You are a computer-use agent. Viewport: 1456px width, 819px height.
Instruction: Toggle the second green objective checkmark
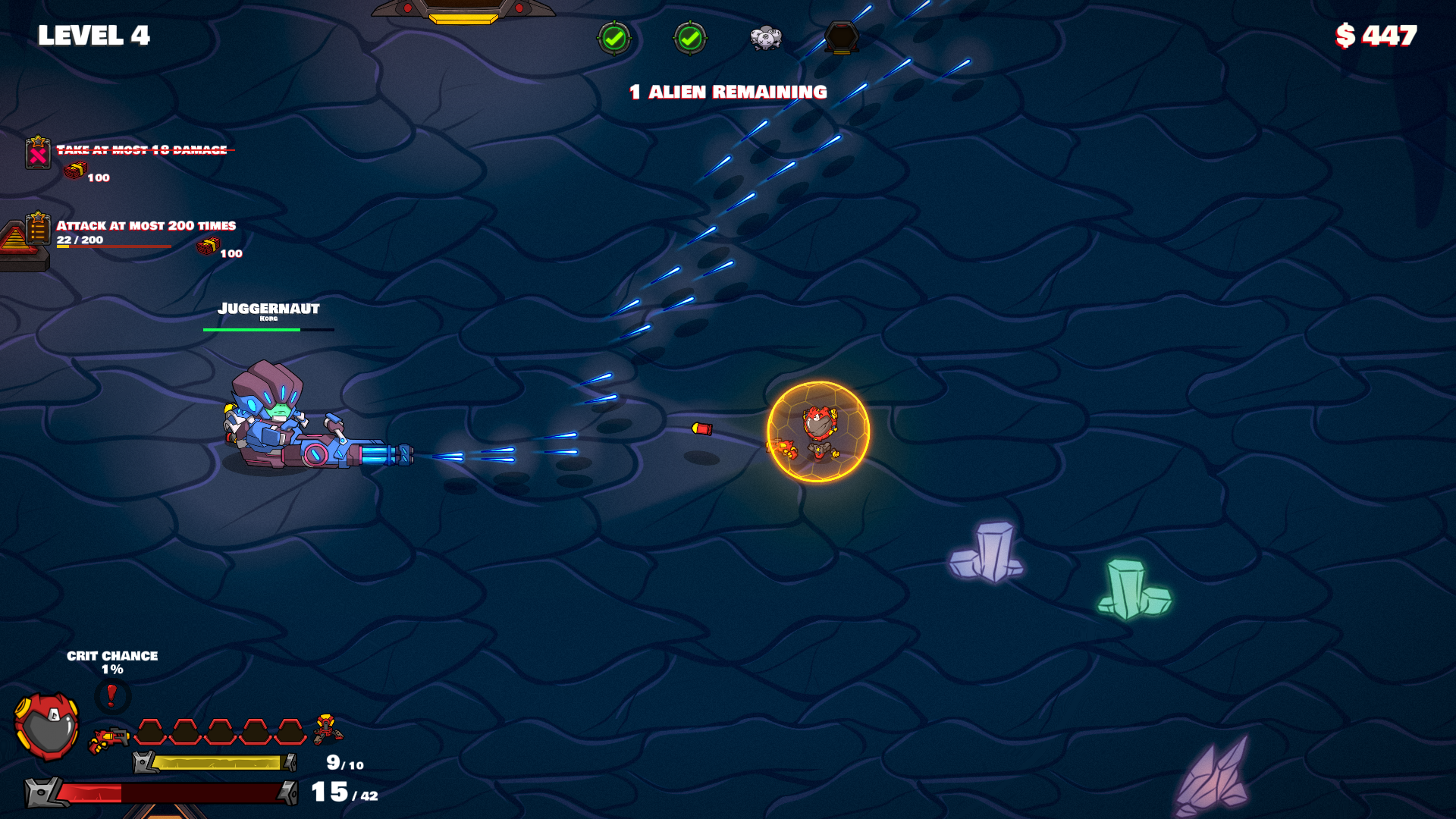(x=690, y=36)
